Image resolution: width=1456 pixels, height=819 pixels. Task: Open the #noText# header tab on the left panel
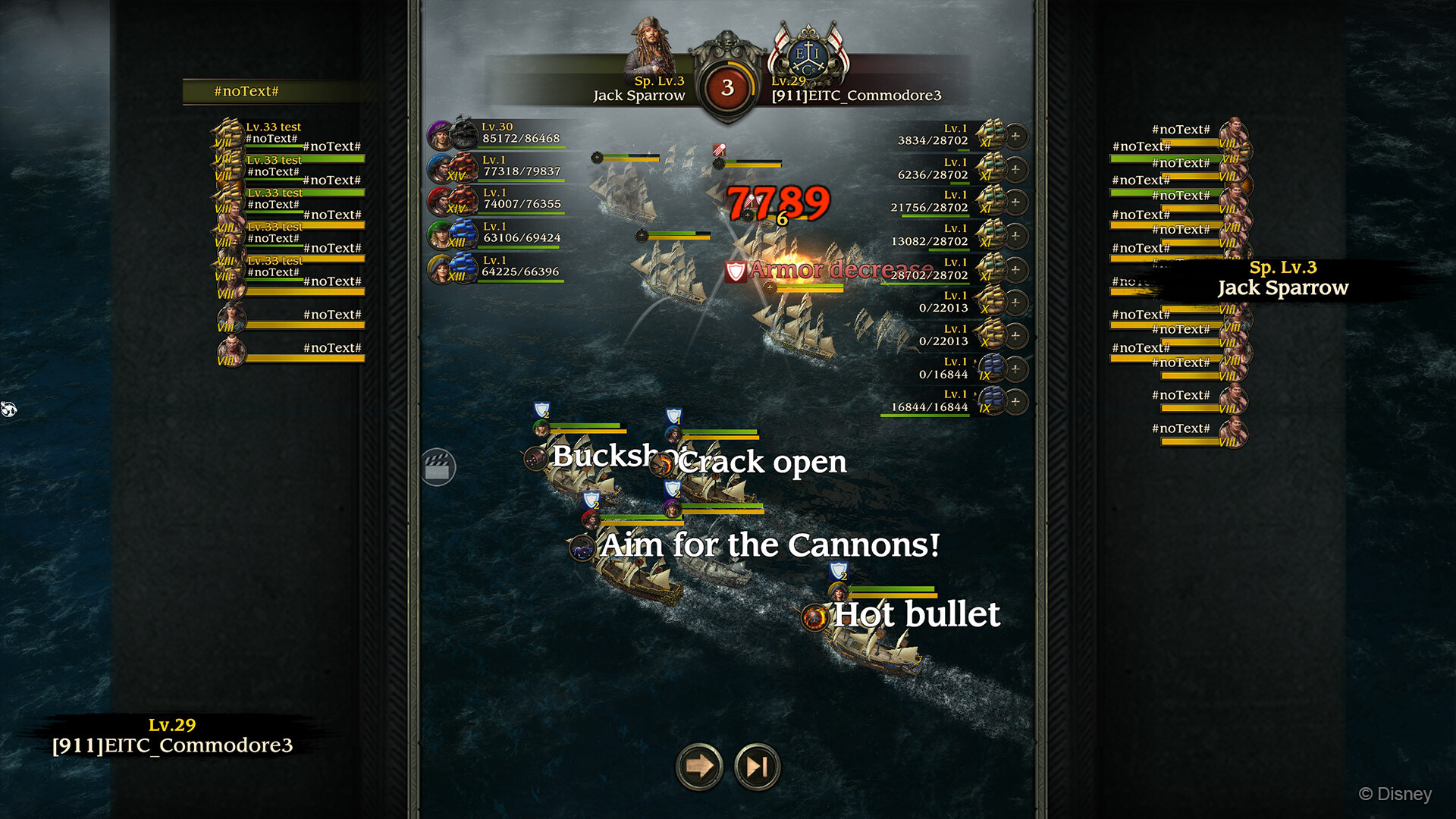pyautogui.click(x=246, y=92)
